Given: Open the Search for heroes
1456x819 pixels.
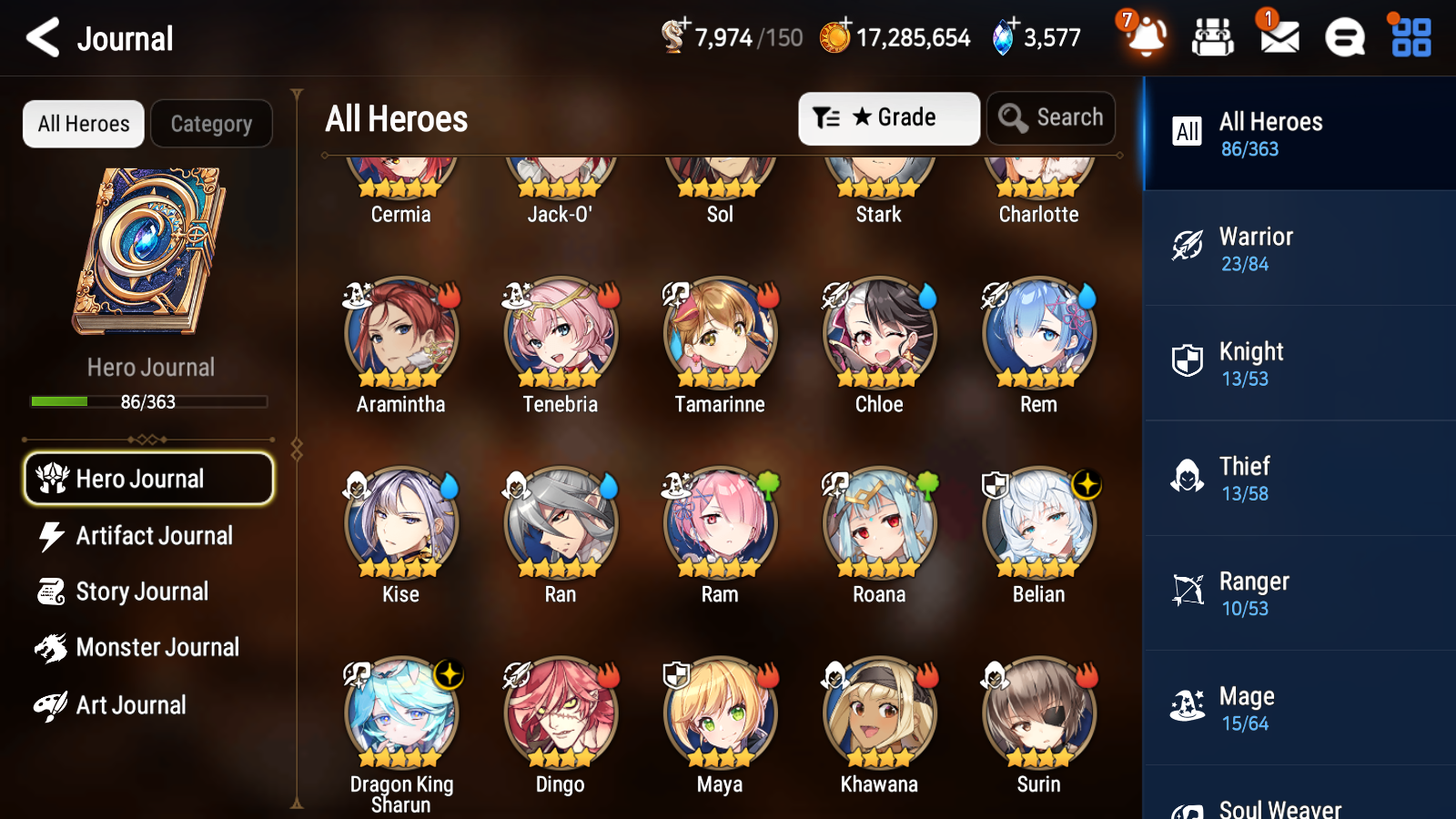Looking at the screenshot, I should click(x=1051, y=117).
